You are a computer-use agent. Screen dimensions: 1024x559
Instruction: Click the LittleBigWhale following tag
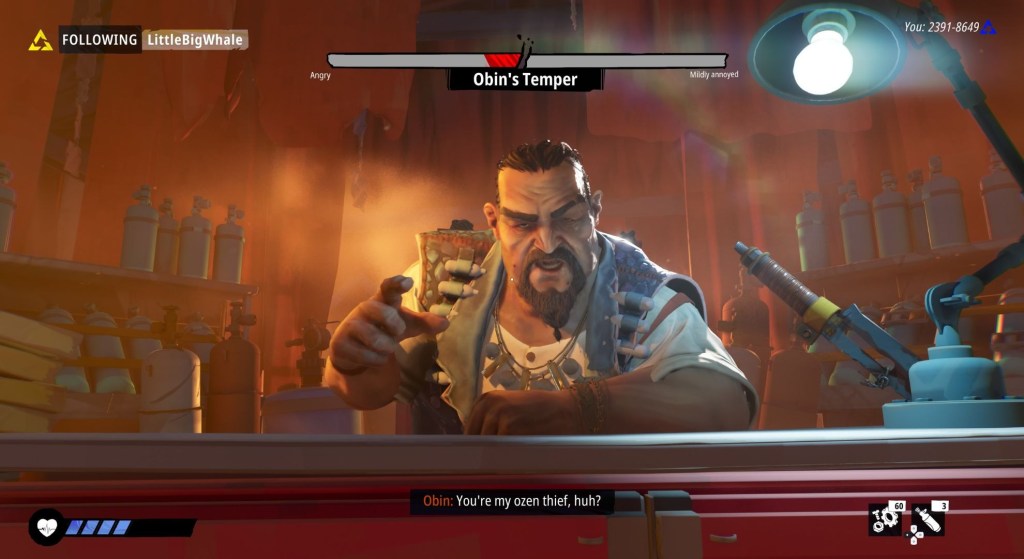195,40
